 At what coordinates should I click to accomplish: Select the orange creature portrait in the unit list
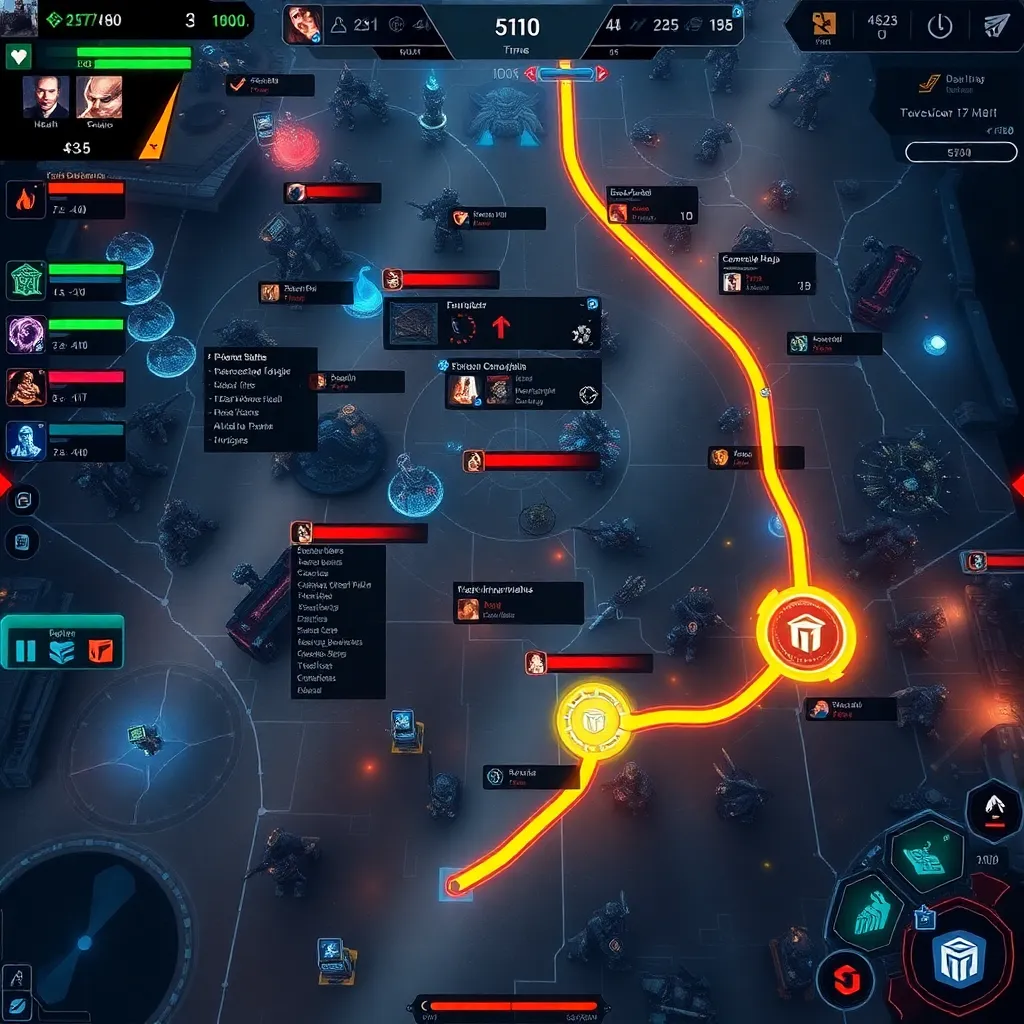(x=26, y=388)
